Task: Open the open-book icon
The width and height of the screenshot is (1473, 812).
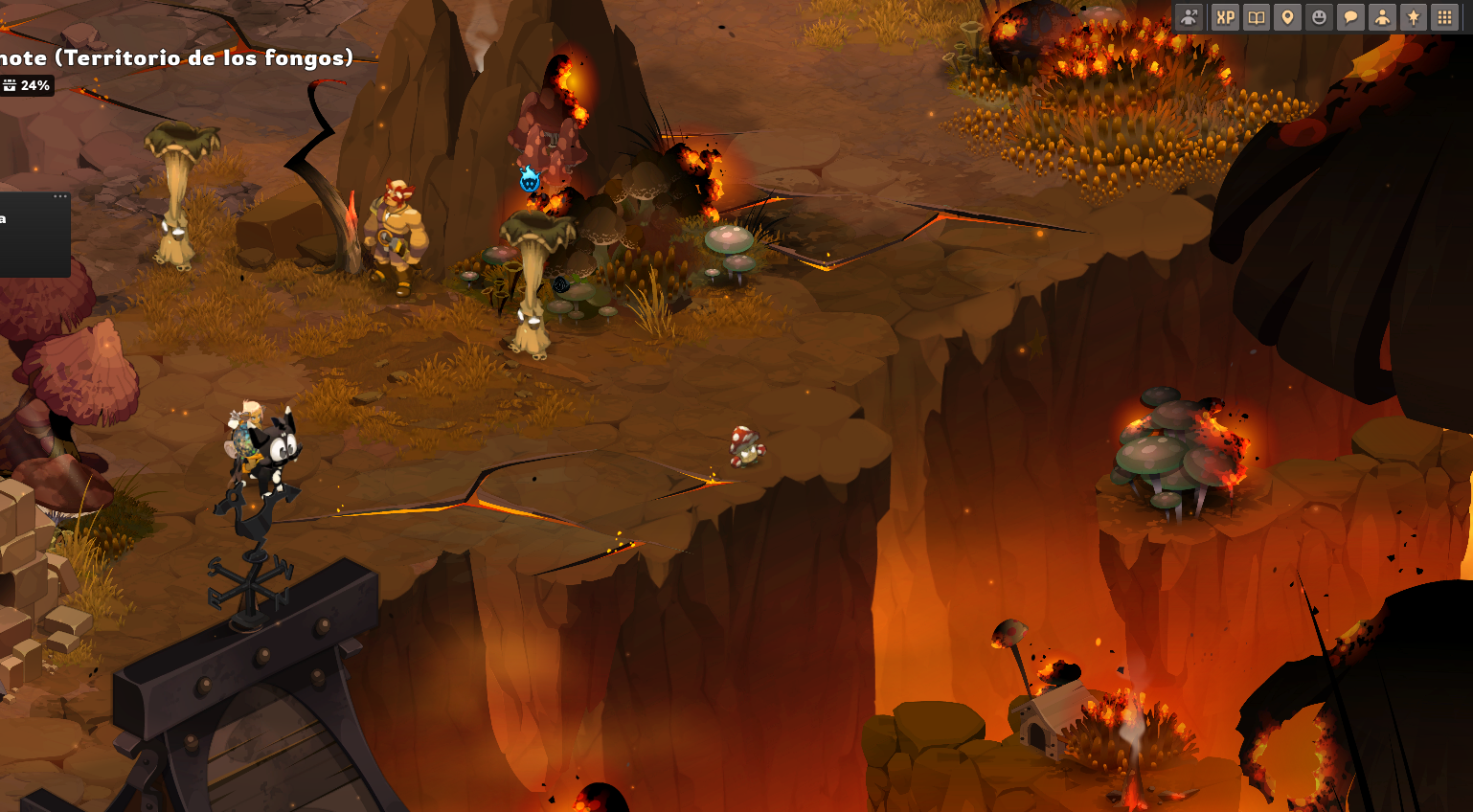Action: [x=1256, y=17]
